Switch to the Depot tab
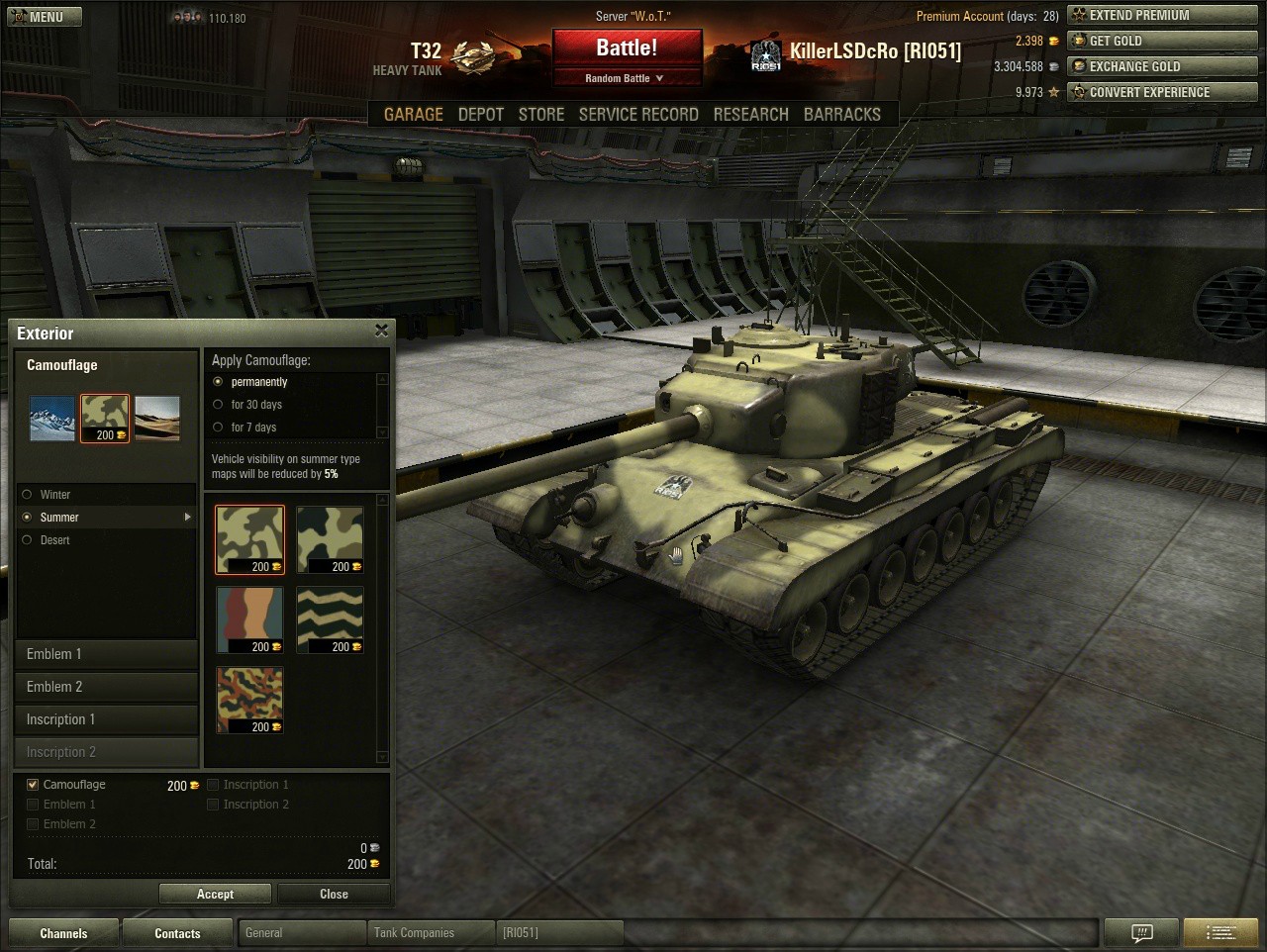 (x=481, y=115)
